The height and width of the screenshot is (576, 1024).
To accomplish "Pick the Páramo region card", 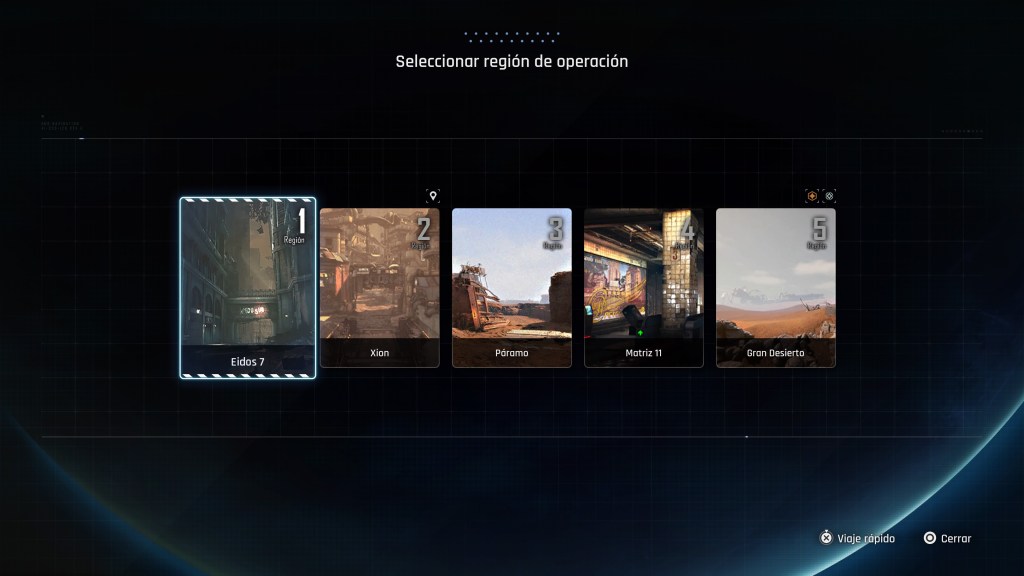I will (x=512, y=288).
